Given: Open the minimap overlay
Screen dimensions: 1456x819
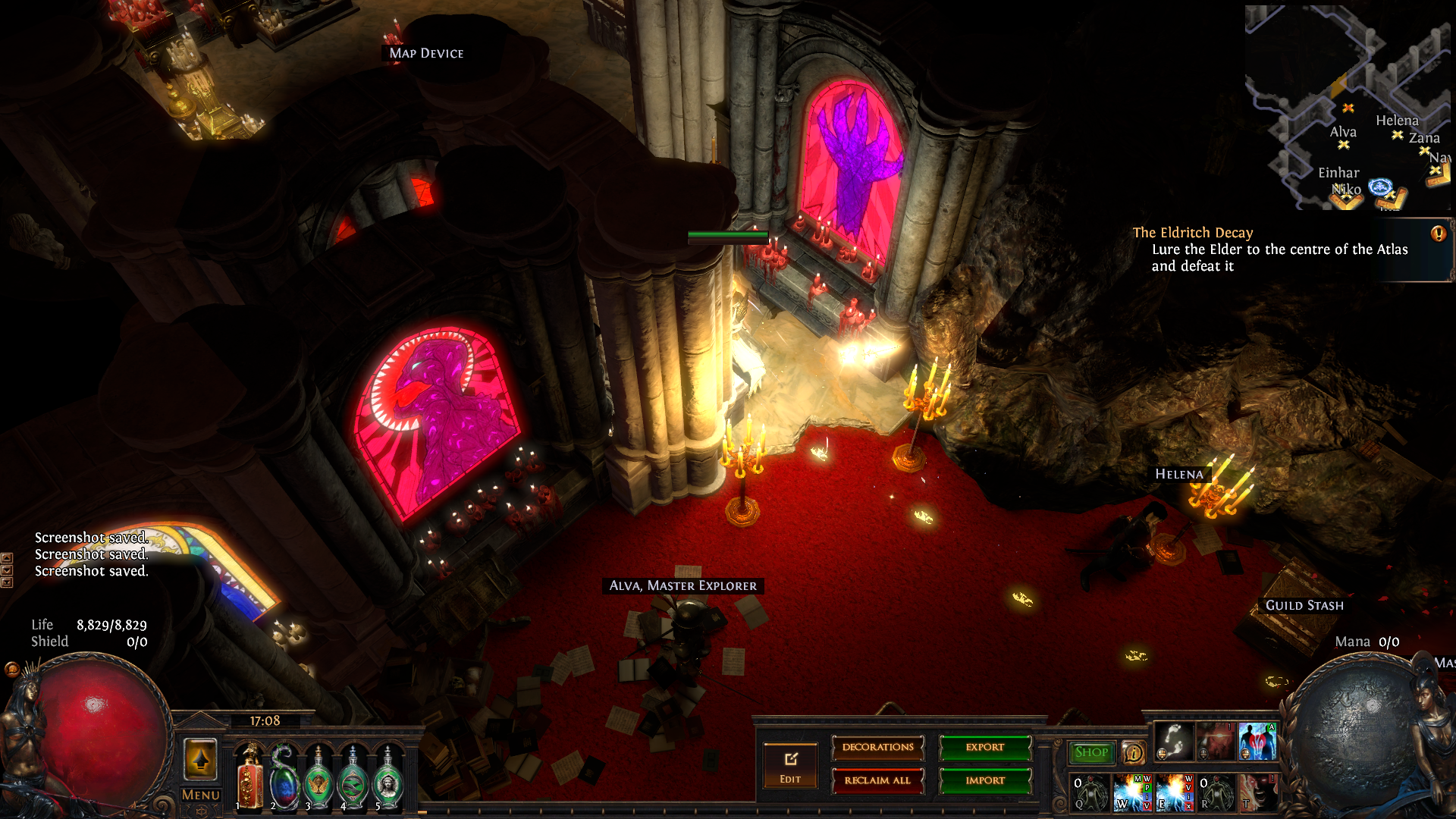Looking at the screenshot, I should coord(1350,106).
